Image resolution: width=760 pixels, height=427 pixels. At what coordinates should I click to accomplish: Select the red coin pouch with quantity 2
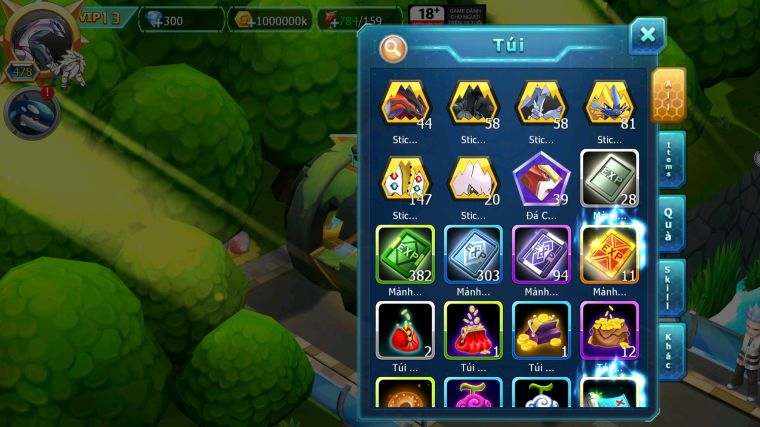(405, 330)
